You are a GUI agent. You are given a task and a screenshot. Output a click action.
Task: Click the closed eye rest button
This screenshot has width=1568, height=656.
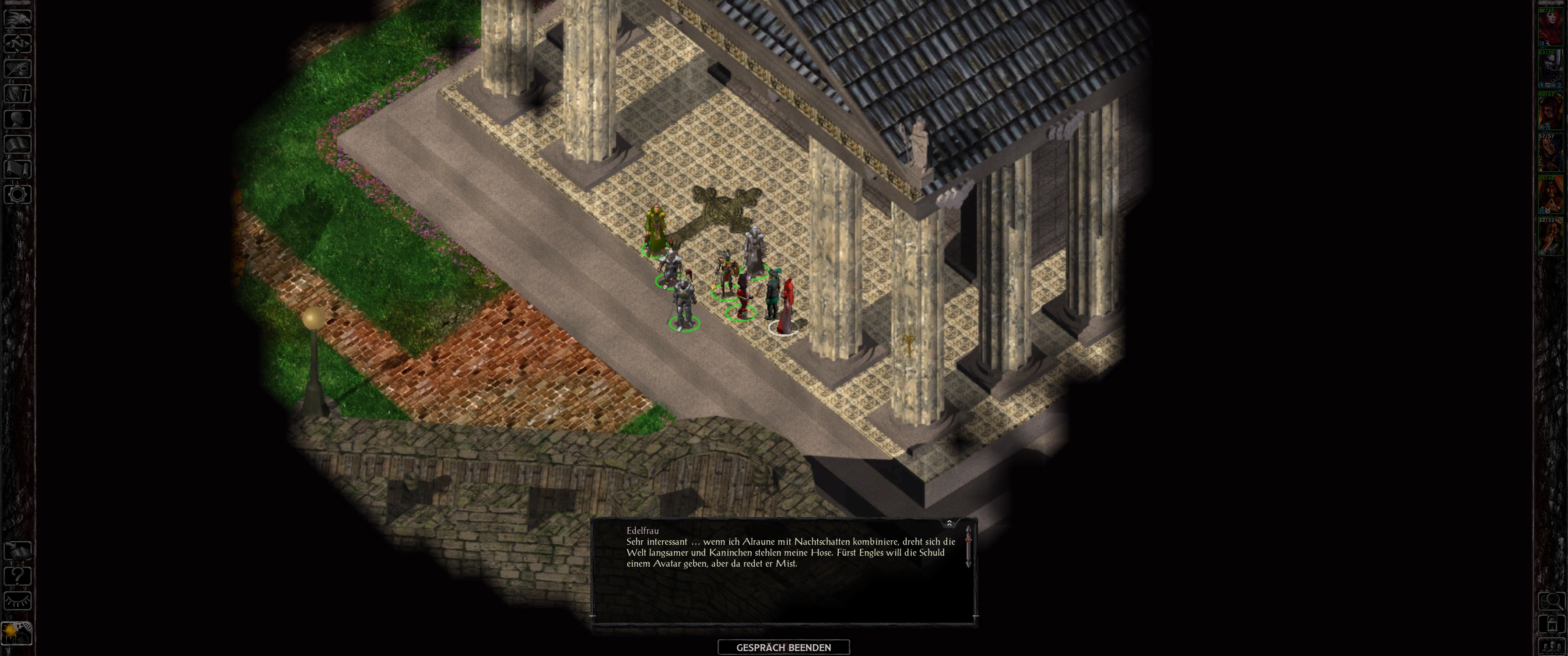[x=18, y=601]
